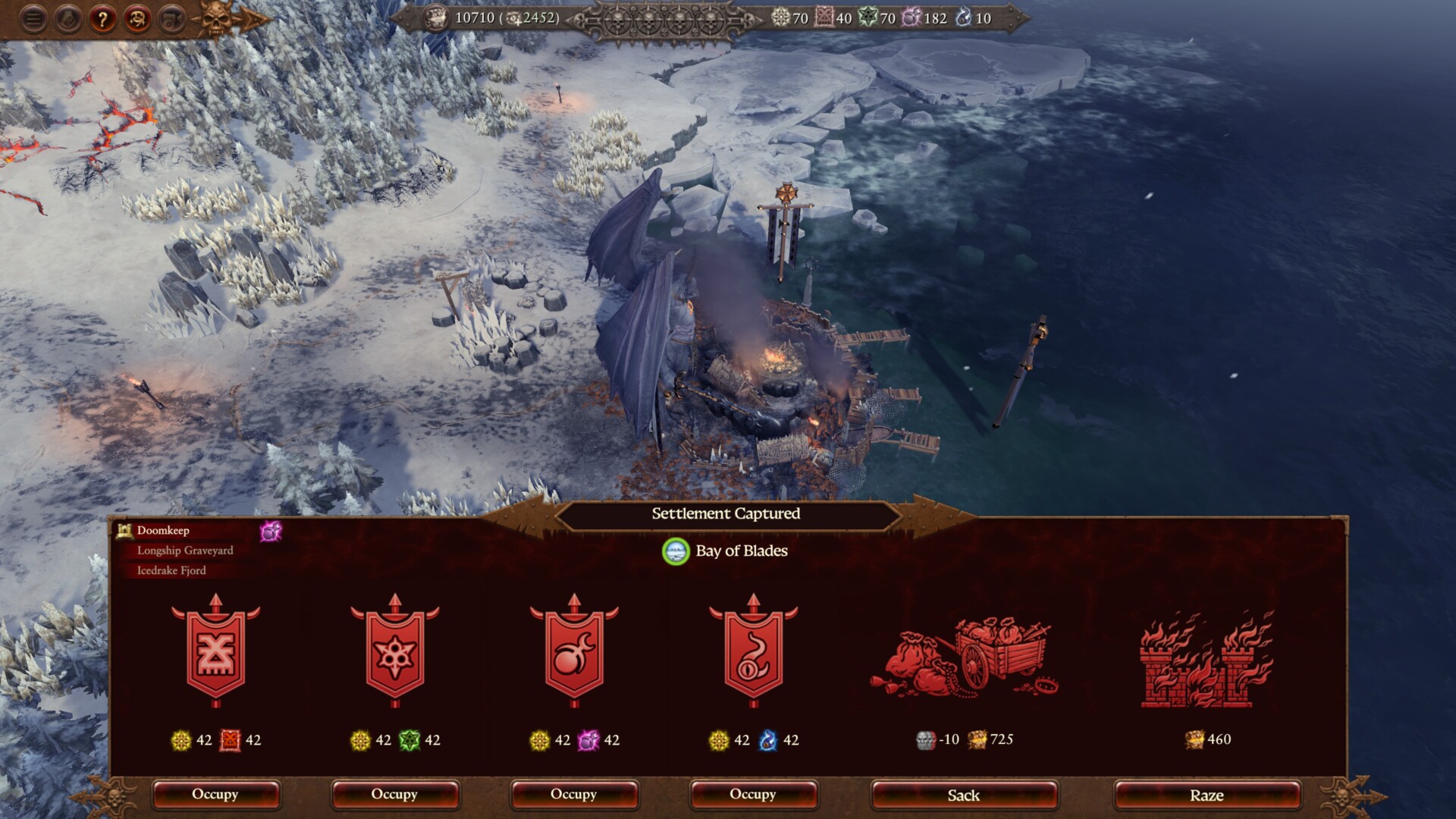Open the question mark help button
This screenshot has width=1456, height=819.
[102, 19]
